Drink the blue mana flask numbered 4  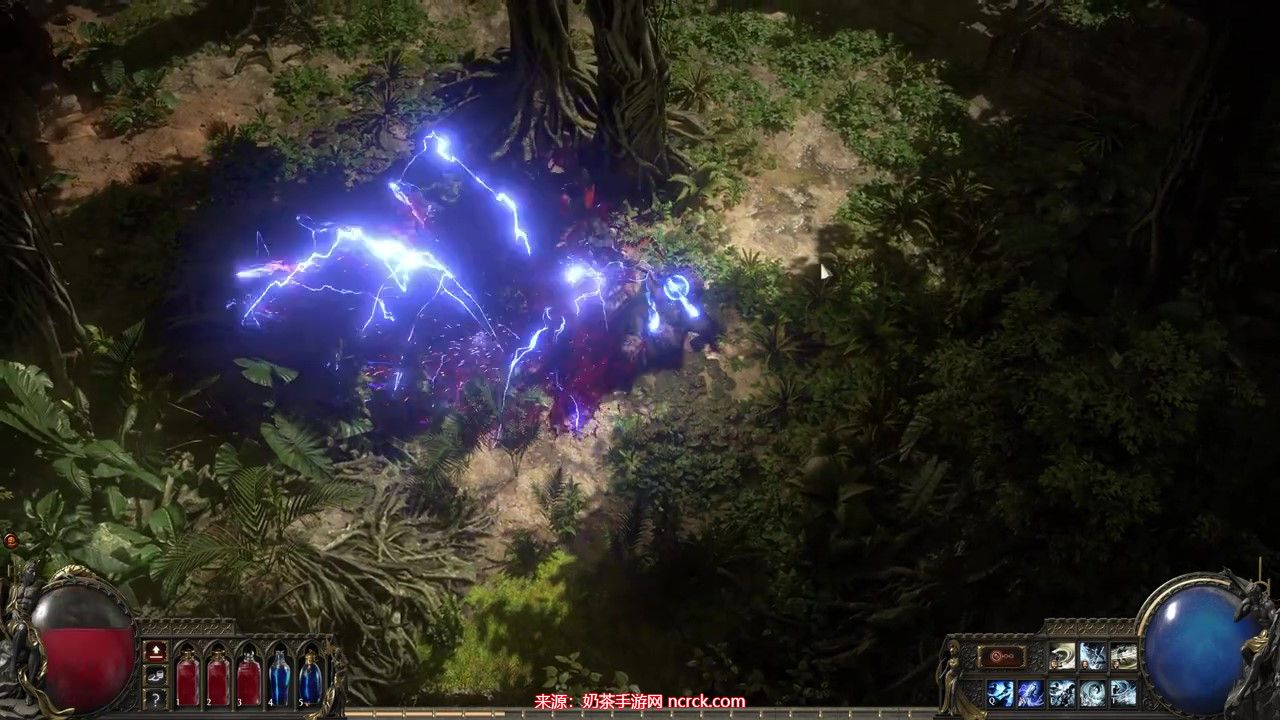[x=280, y=677]
